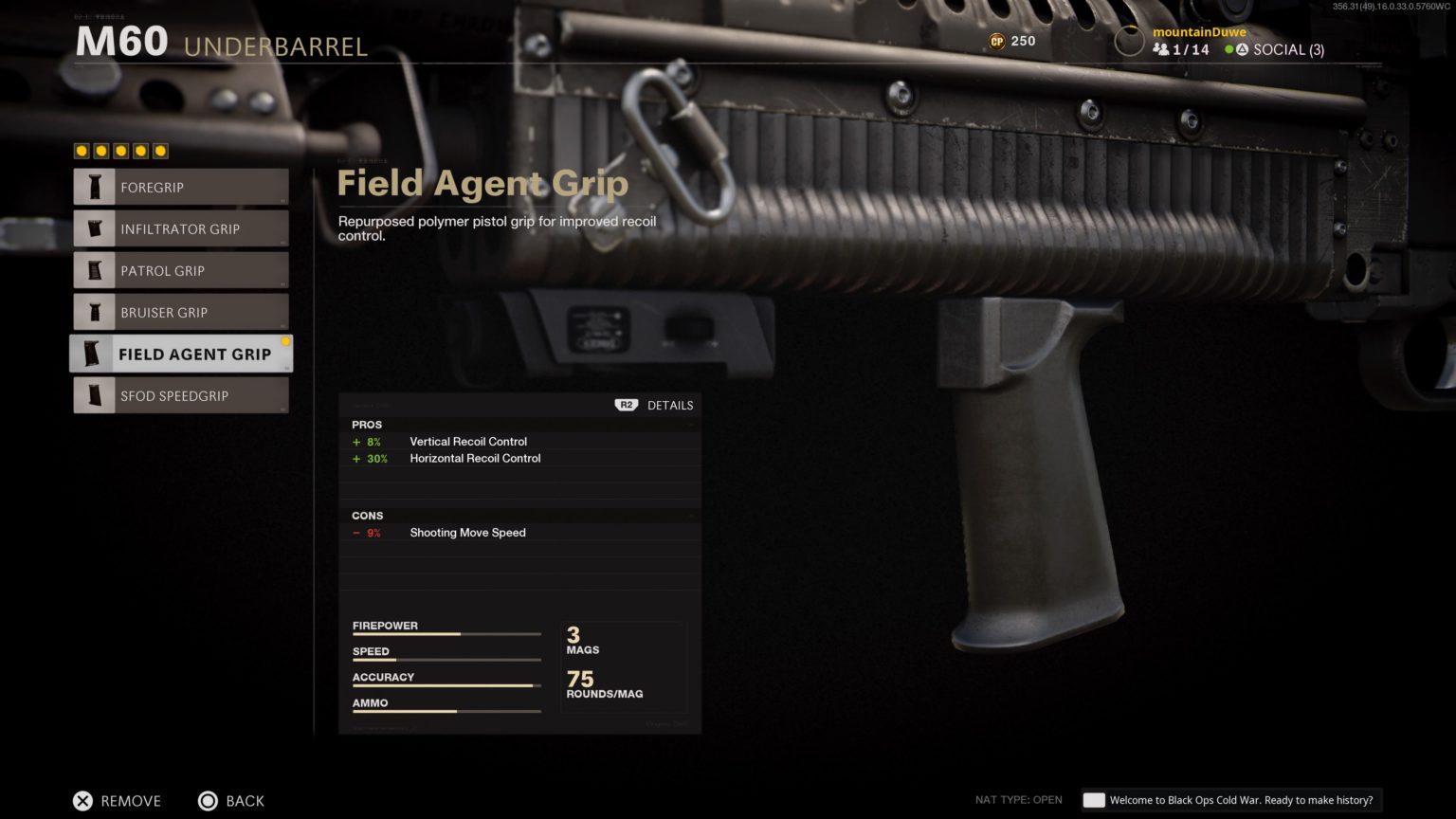
Task: Select the highlighted Field Agent Grip entry
Action: click(180, 354)
